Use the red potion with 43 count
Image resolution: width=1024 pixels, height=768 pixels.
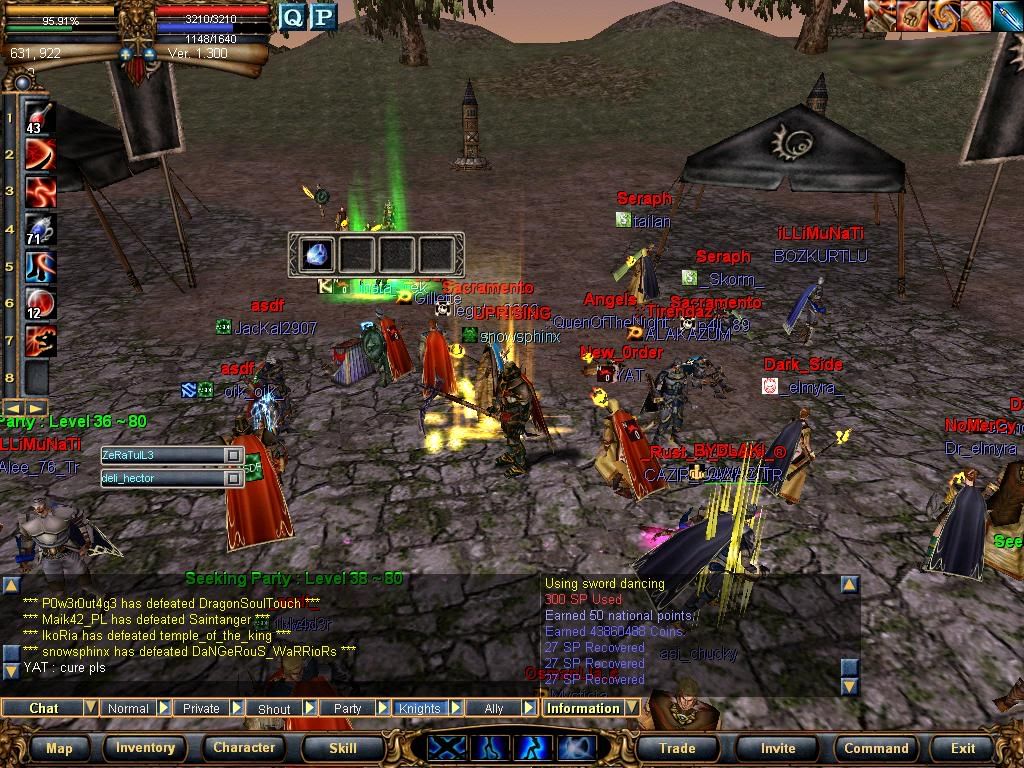pyautogui.click(x=38, y=117)
